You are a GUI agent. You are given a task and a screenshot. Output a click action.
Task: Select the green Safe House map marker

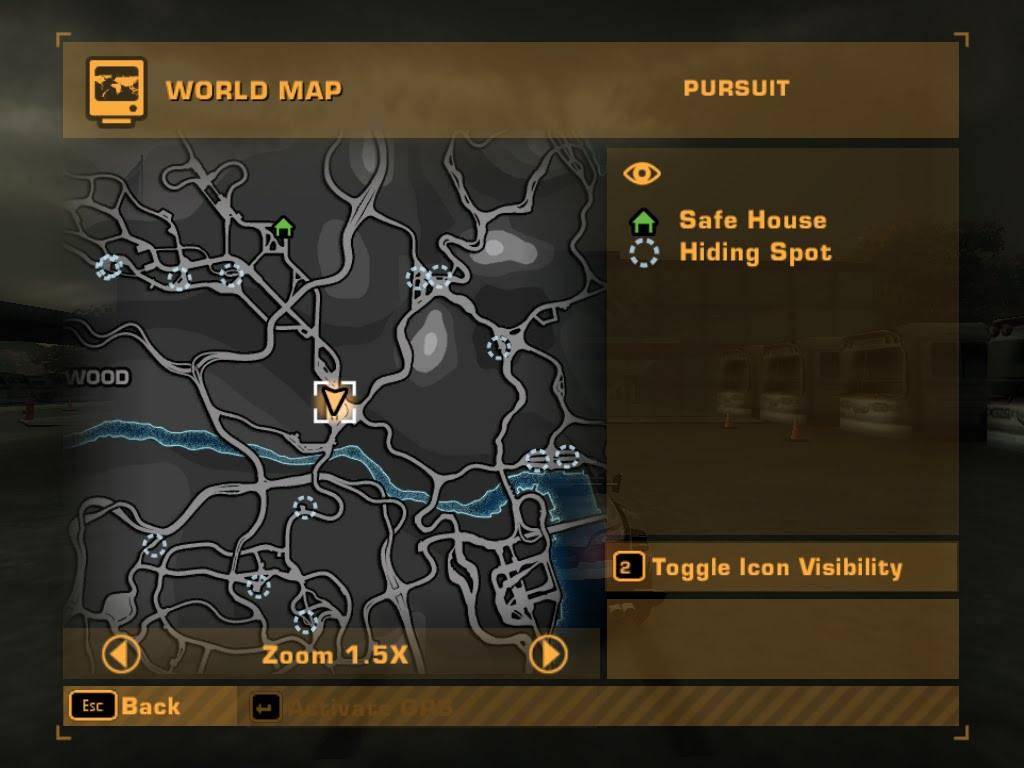(283, 227)
